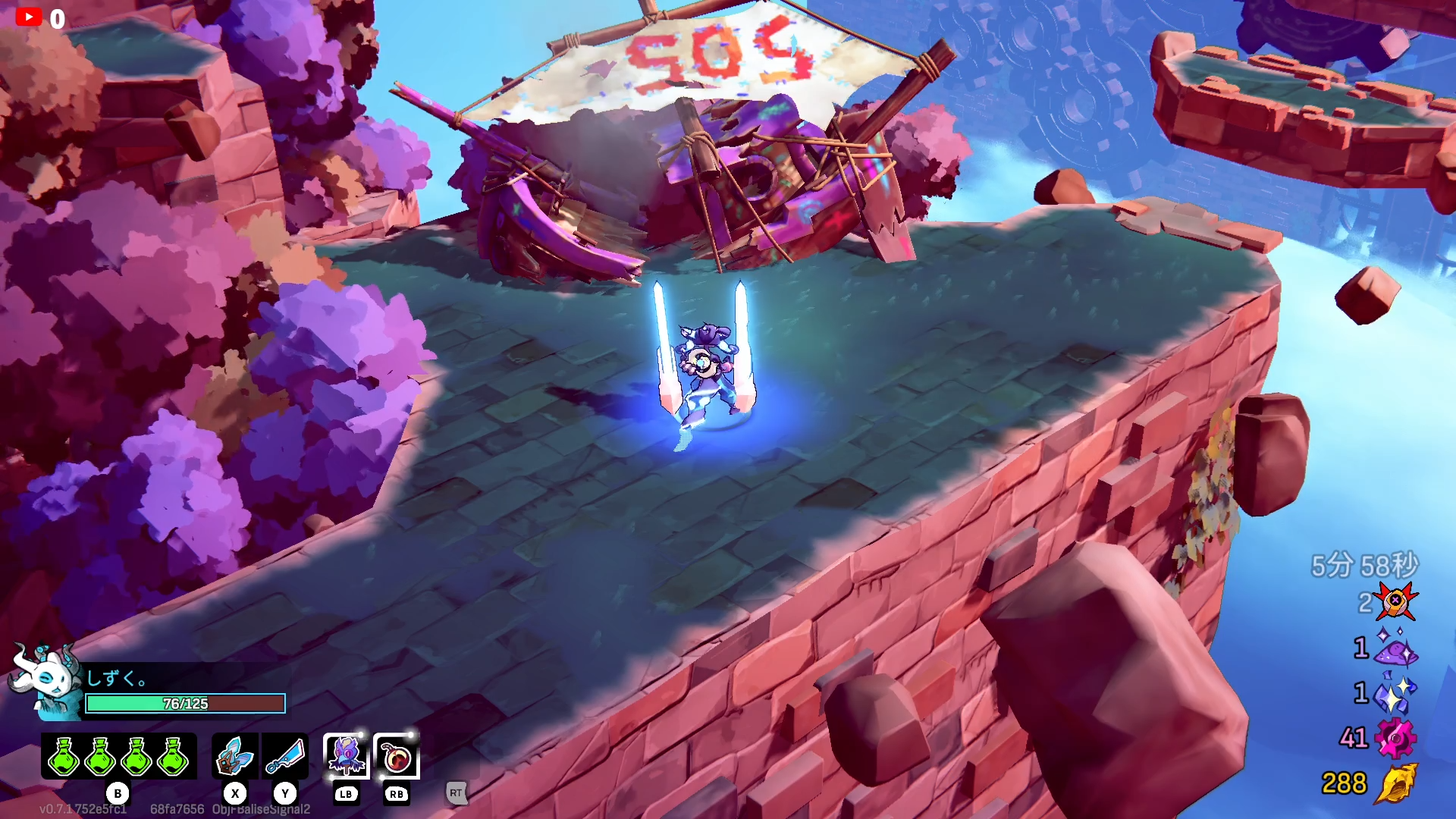The image size is (1456, 819).
Task: Click the YouTube logo overlay
Action: (29, 17)
